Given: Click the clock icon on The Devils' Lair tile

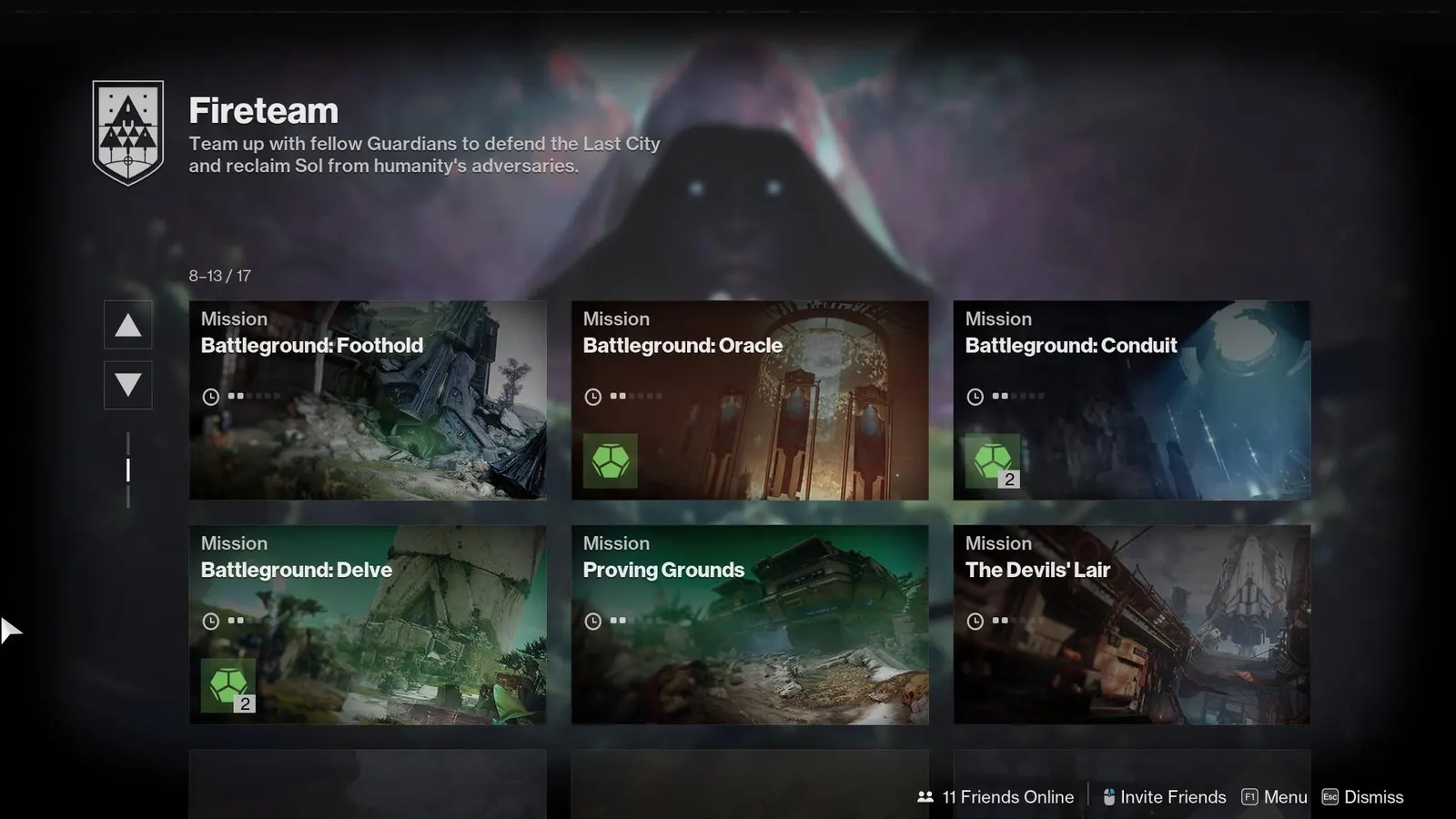Looking at the screenshot, I should pyautogui.click(x=975, y=620).
